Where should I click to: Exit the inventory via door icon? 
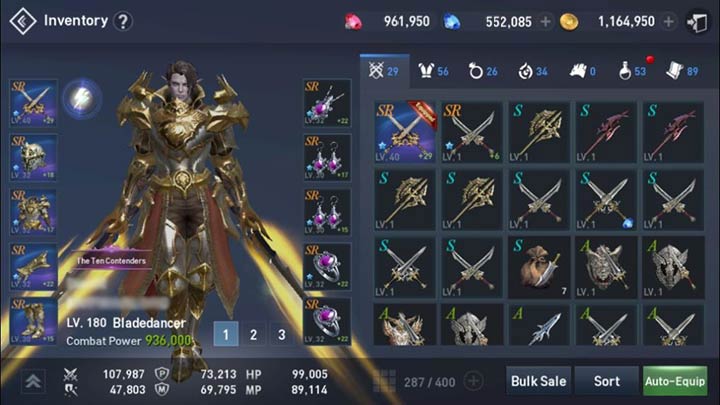tap(696, 21)
